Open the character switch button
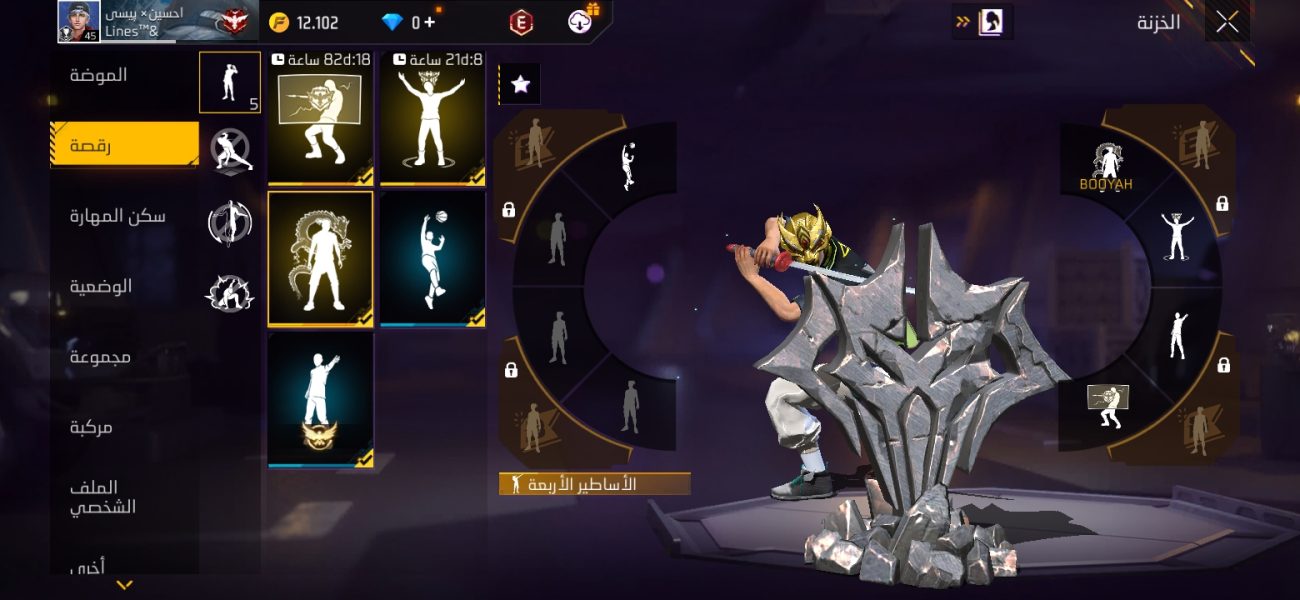Viewport: 1300px width, 600px height. (990, 22)
